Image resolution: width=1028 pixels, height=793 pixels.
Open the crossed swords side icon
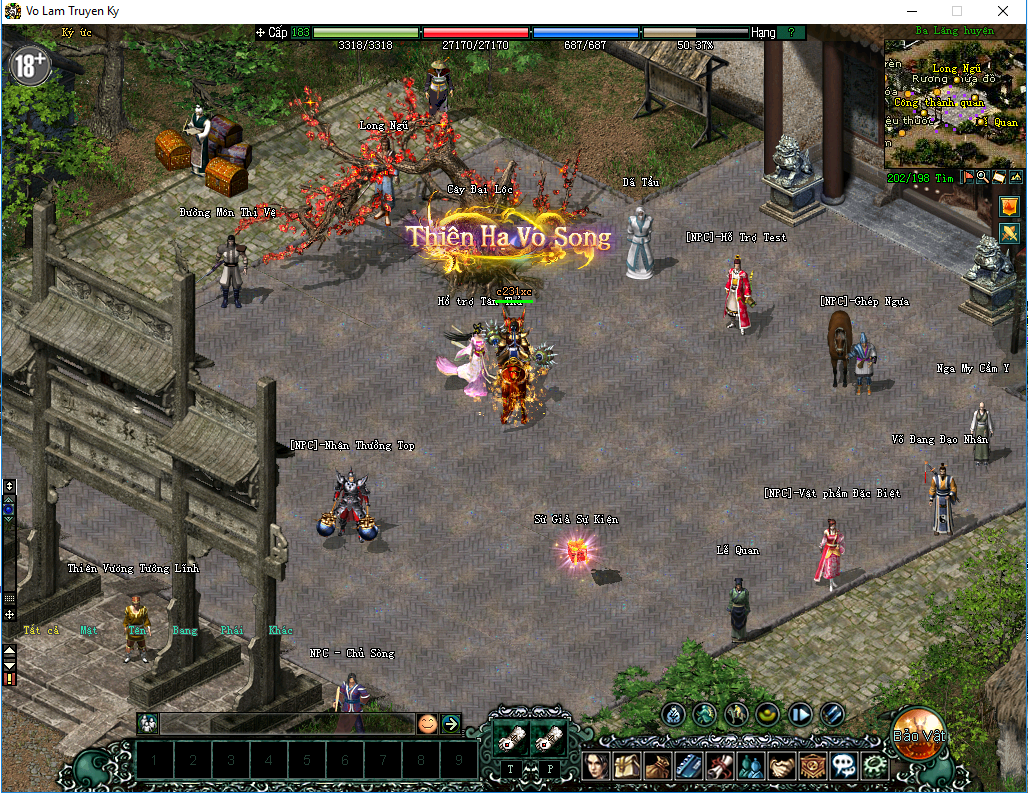pyautogui.click(x=1009, y=233)
